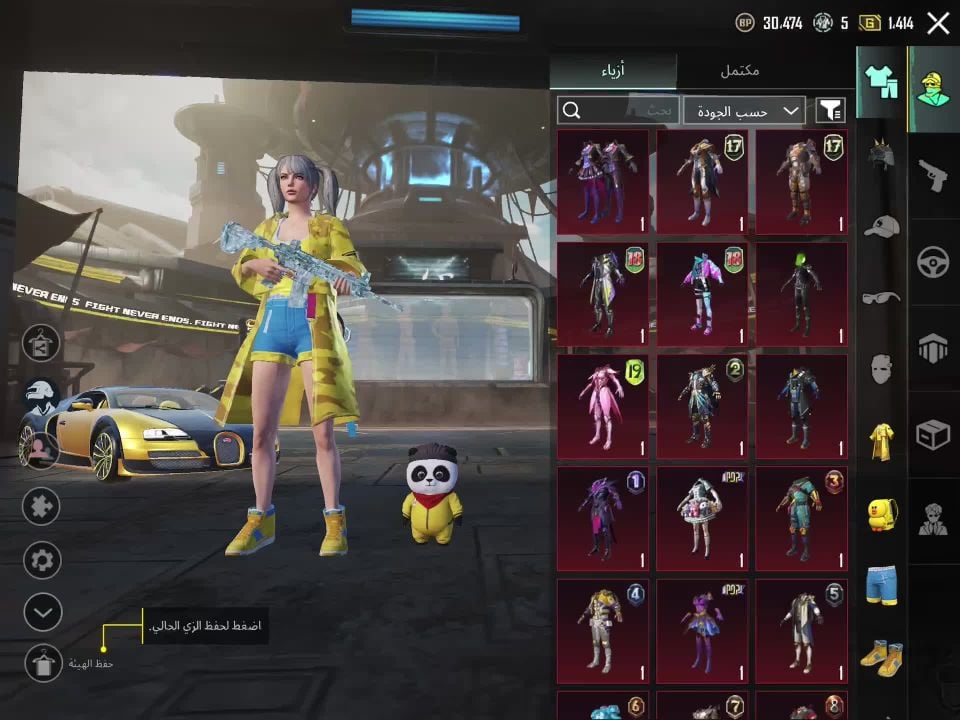960x720 pixels.
Task: Click the حفظ الهيئة save outfit button
Action: 43,663
